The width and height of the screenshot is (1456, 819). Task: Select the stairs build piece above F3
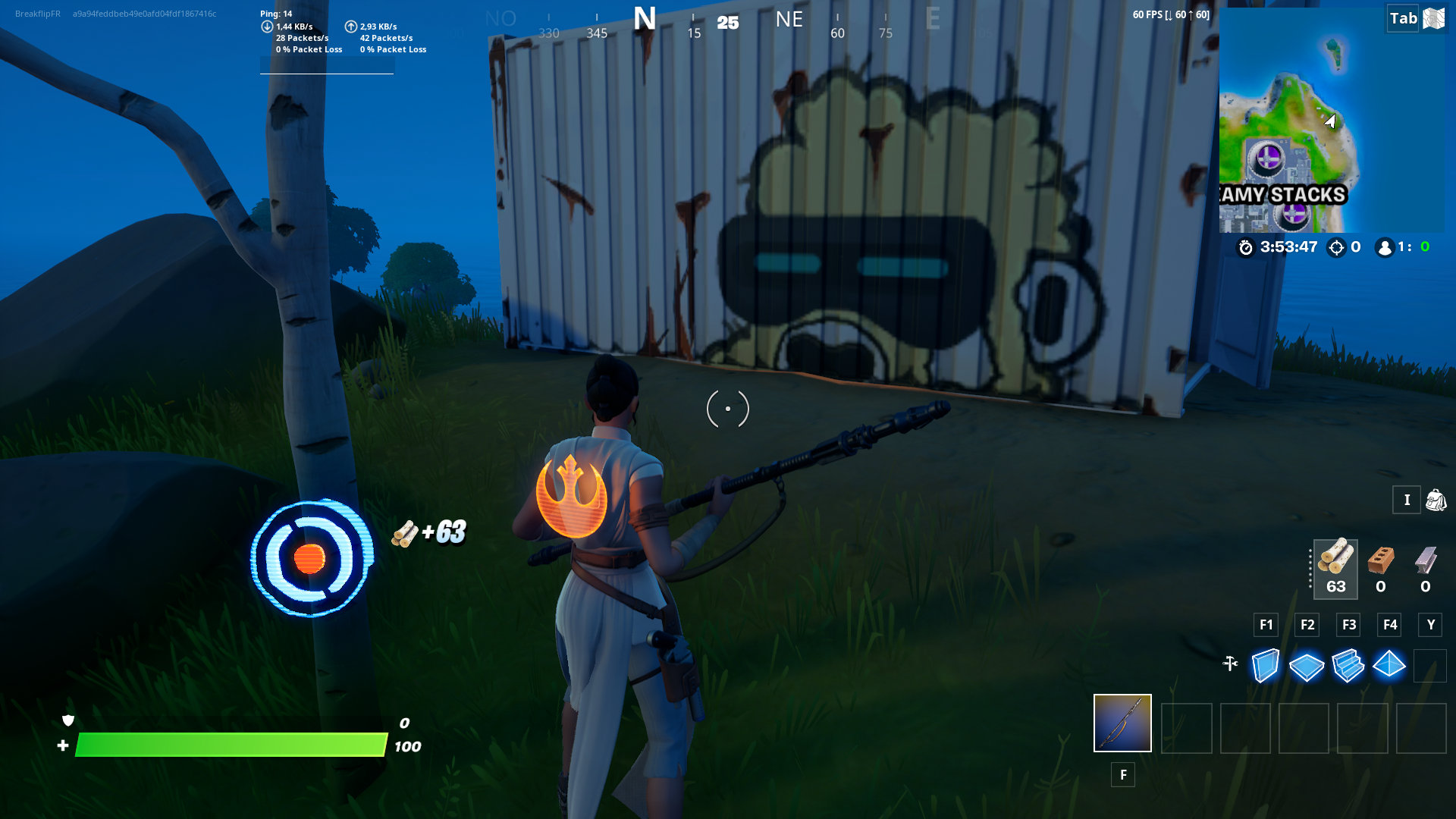click(1348, 666)
